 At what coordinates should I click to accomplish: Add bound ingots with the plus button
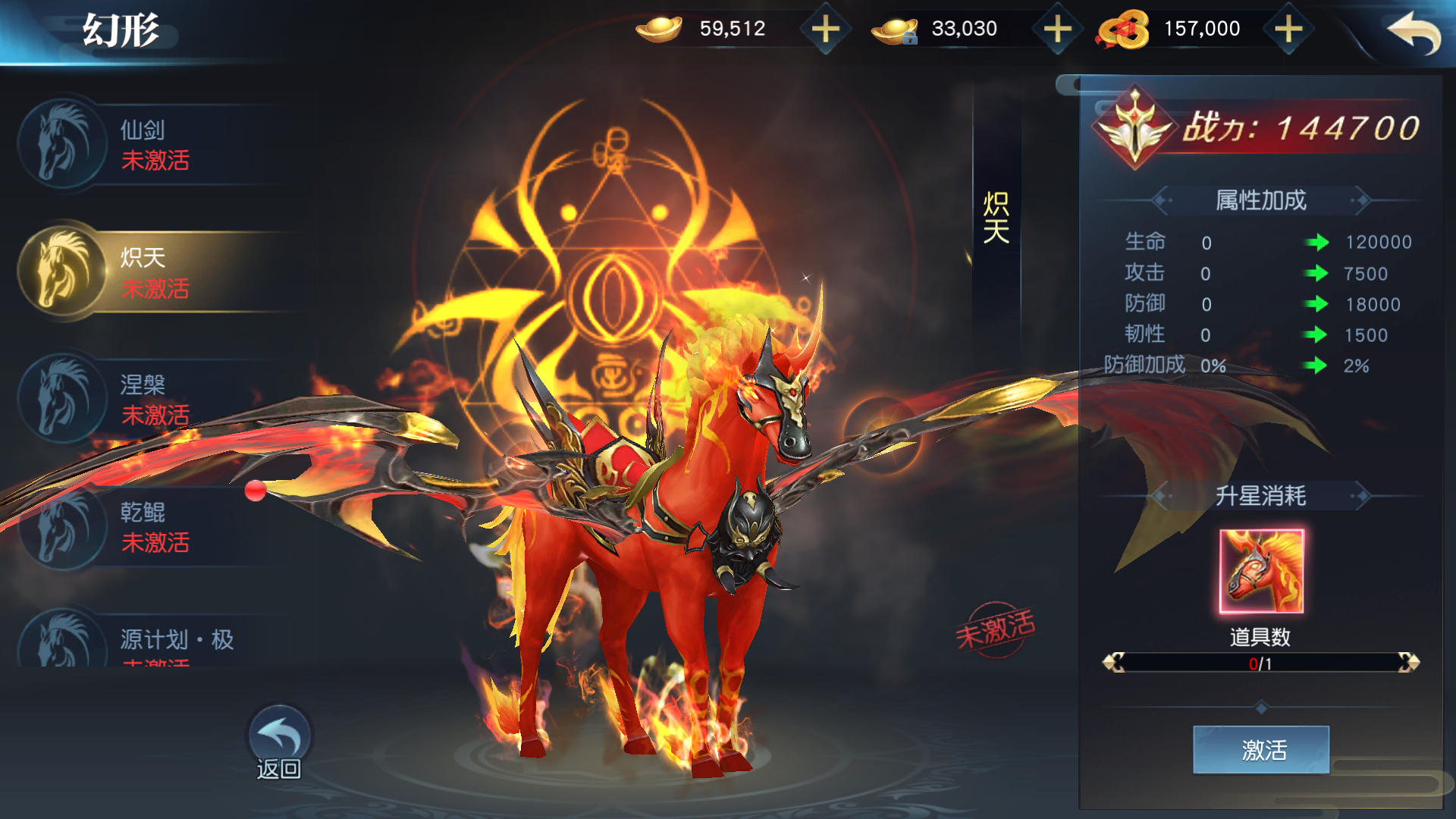(1057, 30)
